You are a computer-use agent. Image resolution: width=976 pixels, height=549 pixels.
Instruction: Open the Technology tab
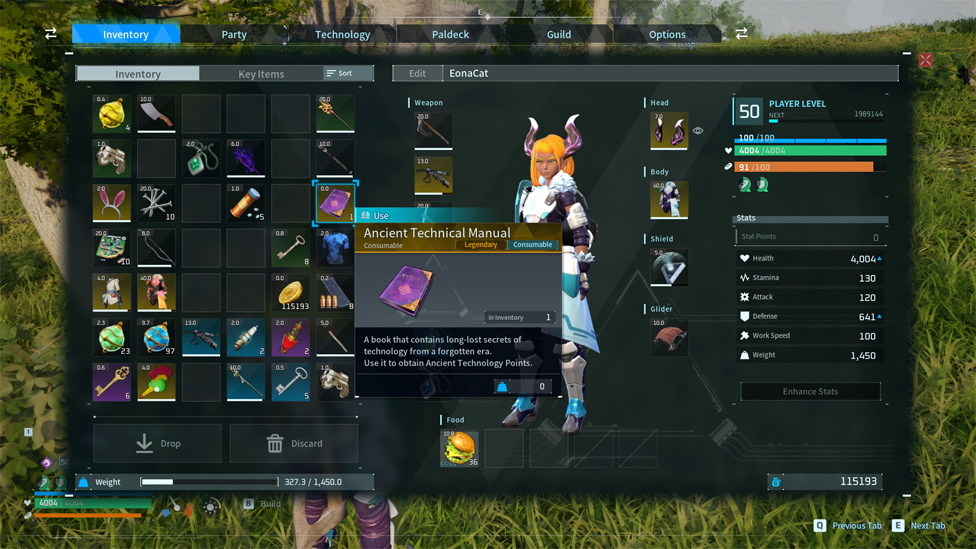tap(342, 34)
